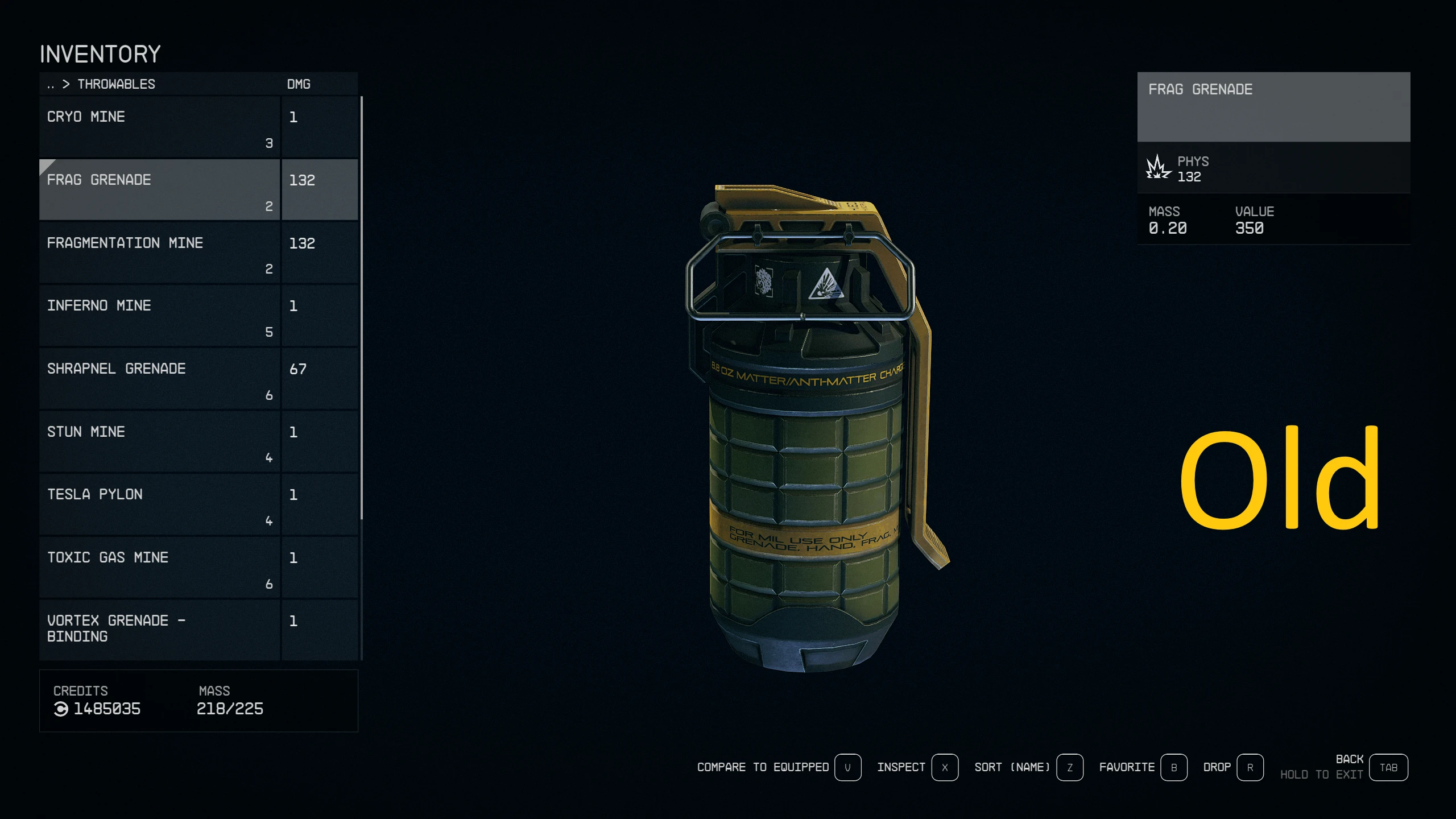
Task: Pick the Inferno Mine item
Action: [159, 316]
